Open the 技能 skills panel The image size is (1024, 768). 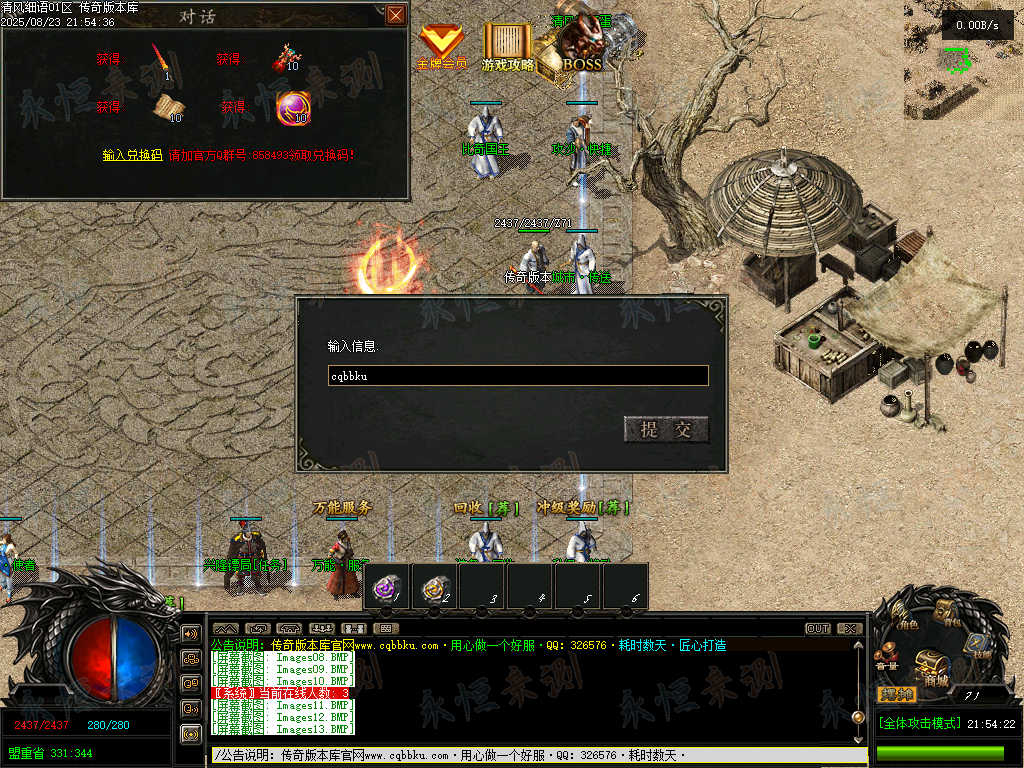coord(980,645)
